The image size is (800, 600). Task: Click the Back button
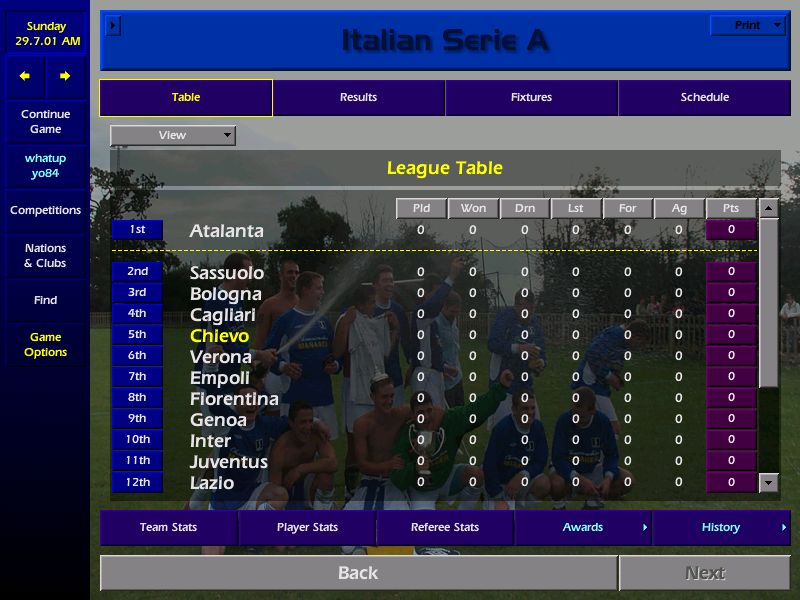pyautogui.click(x=358, y=573)
